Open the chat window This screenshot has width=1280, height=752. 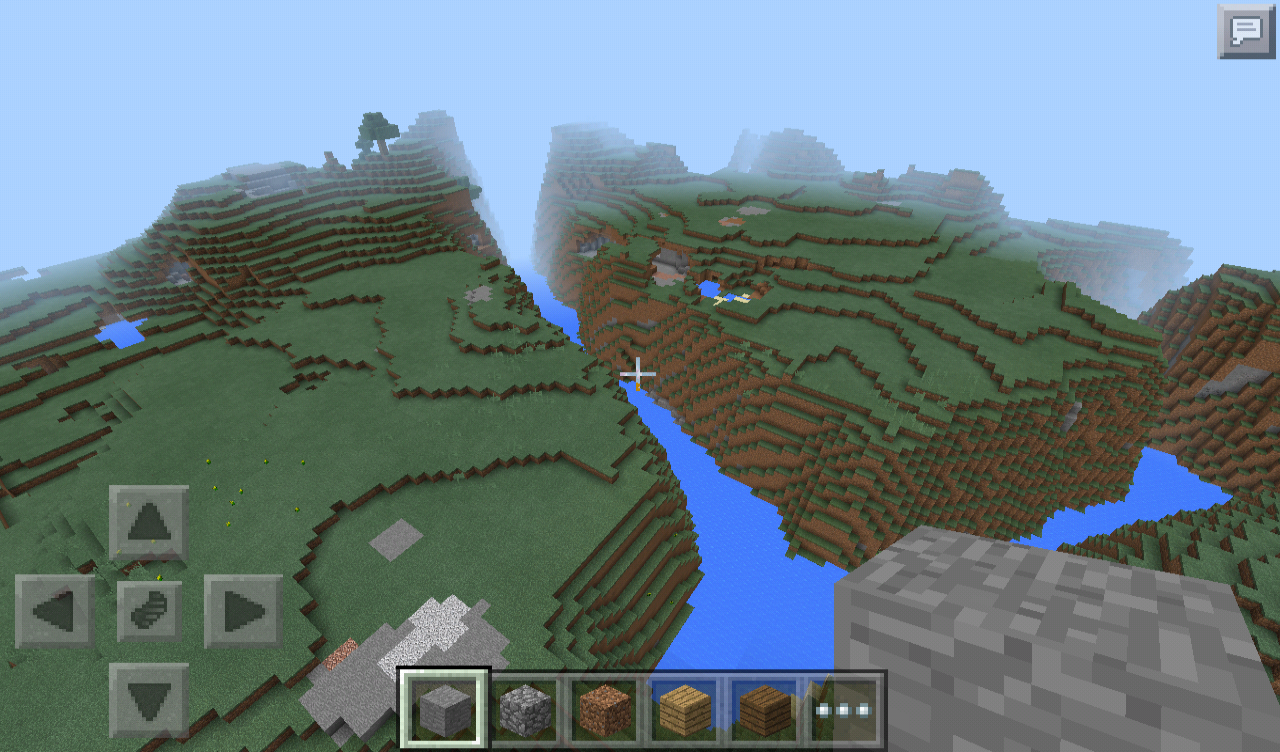pyautogui.click(x=1246, y=30)
